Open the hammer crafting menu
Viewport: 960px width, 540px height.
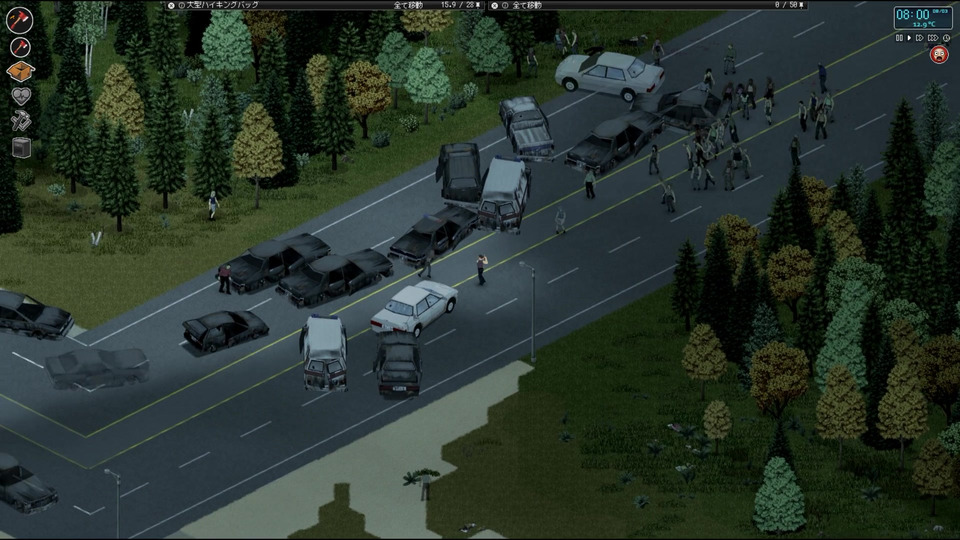coord(20,122)
